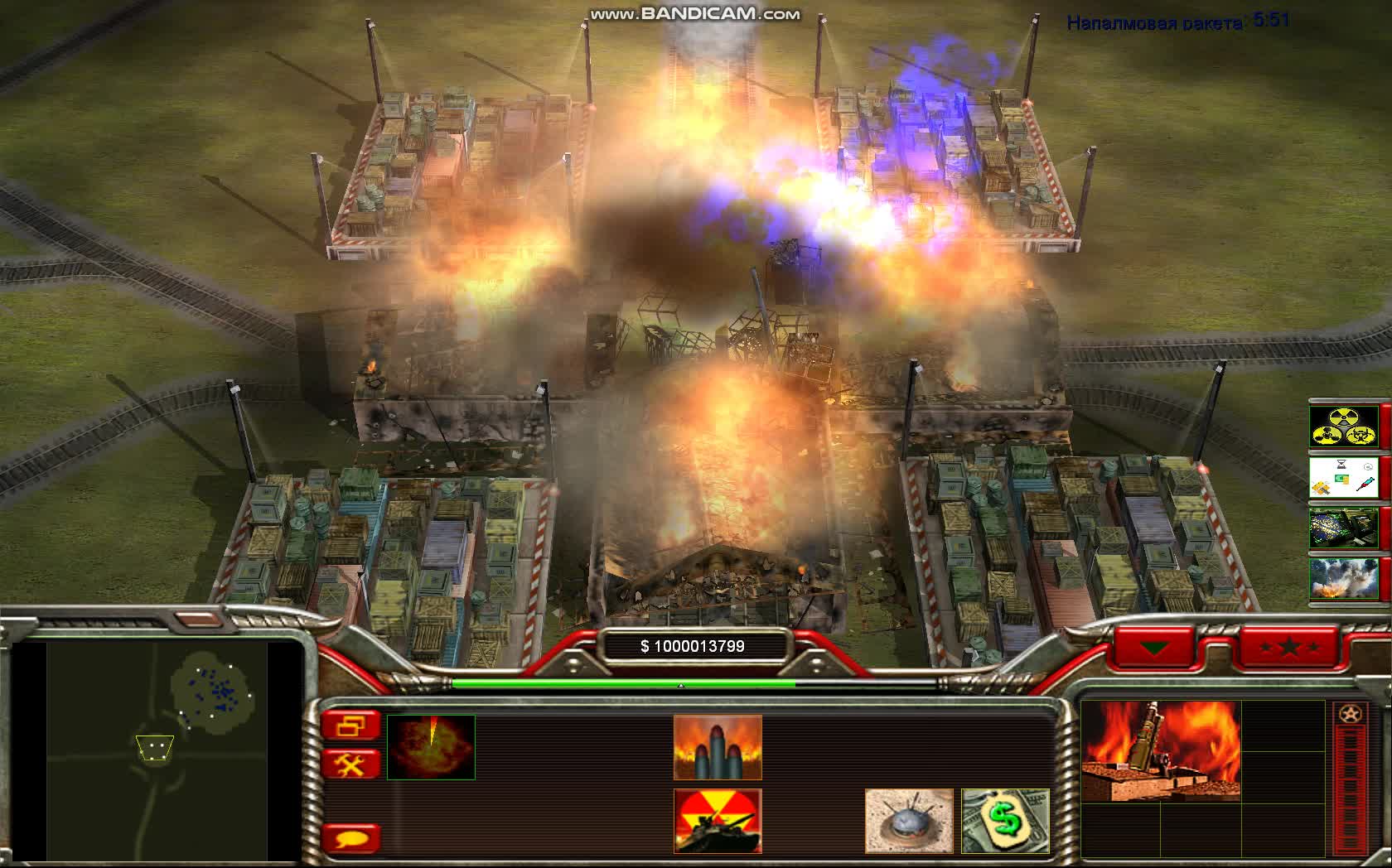Select the nuclear-biohazard weapons upgrade icon
This screenshot has width=1392, height=868.
pos(1343,427)
